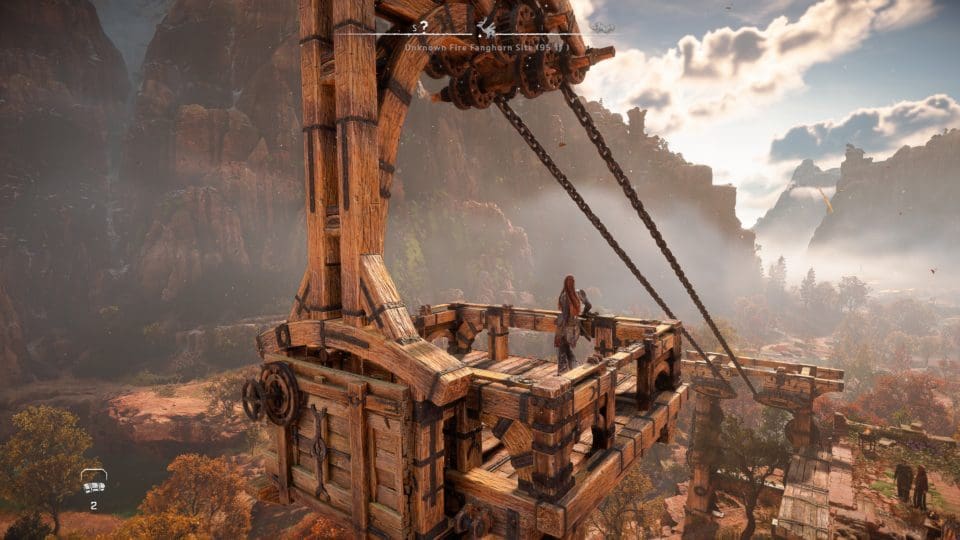Viewport: 960px width, 540px height.
Task: Select the question mark compass marker
Action: tap(425, 27)
